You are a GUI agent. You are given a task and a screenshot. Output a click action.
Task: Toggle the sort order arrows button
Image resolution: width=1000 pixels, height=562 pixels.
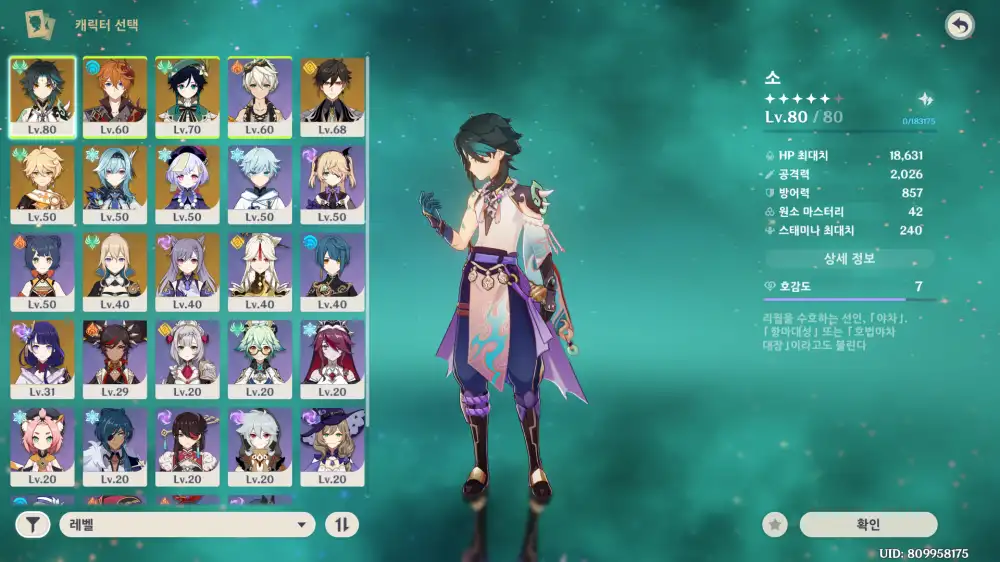point(342,525)
